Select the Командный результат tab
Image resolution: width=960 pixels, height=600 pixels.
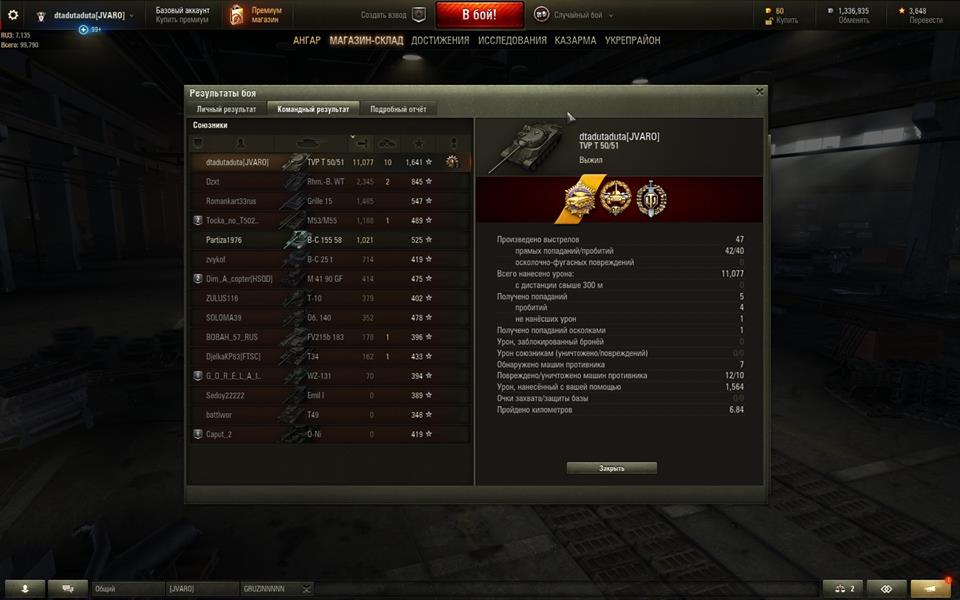pyautogui.click(x=313, y=109)
